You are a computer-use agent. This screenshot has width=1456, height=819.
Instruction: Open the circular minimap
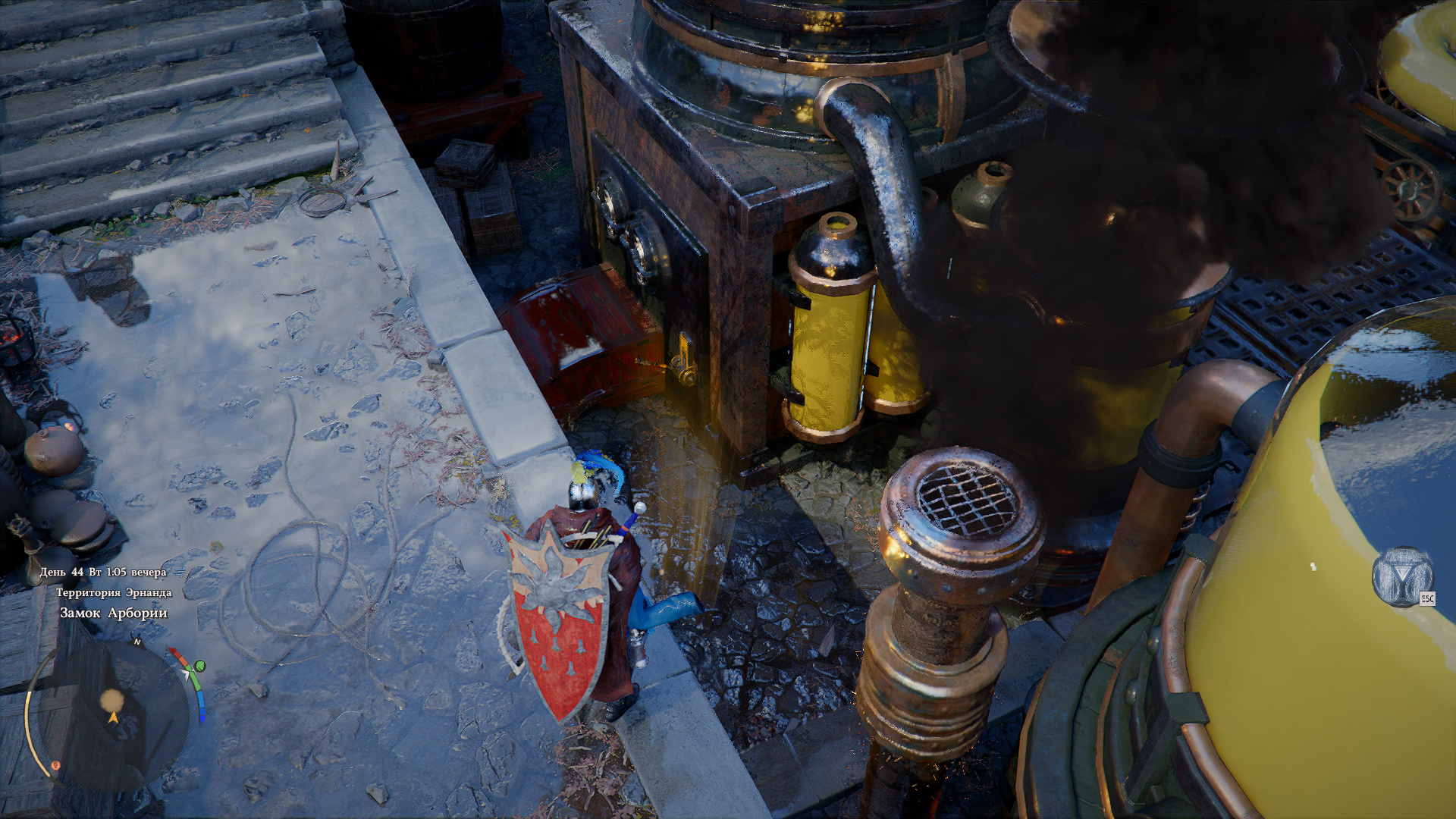coord(112,714)
